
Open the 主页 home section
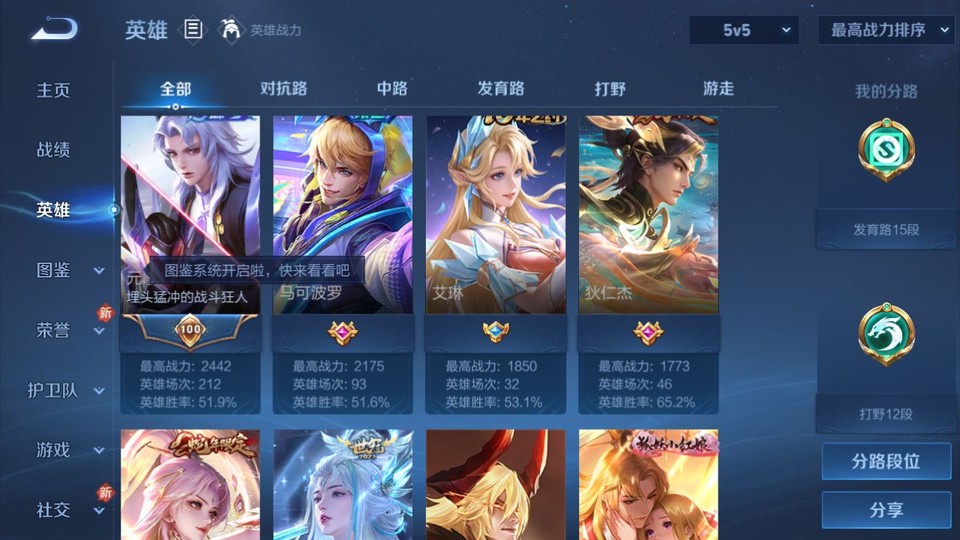54,90
